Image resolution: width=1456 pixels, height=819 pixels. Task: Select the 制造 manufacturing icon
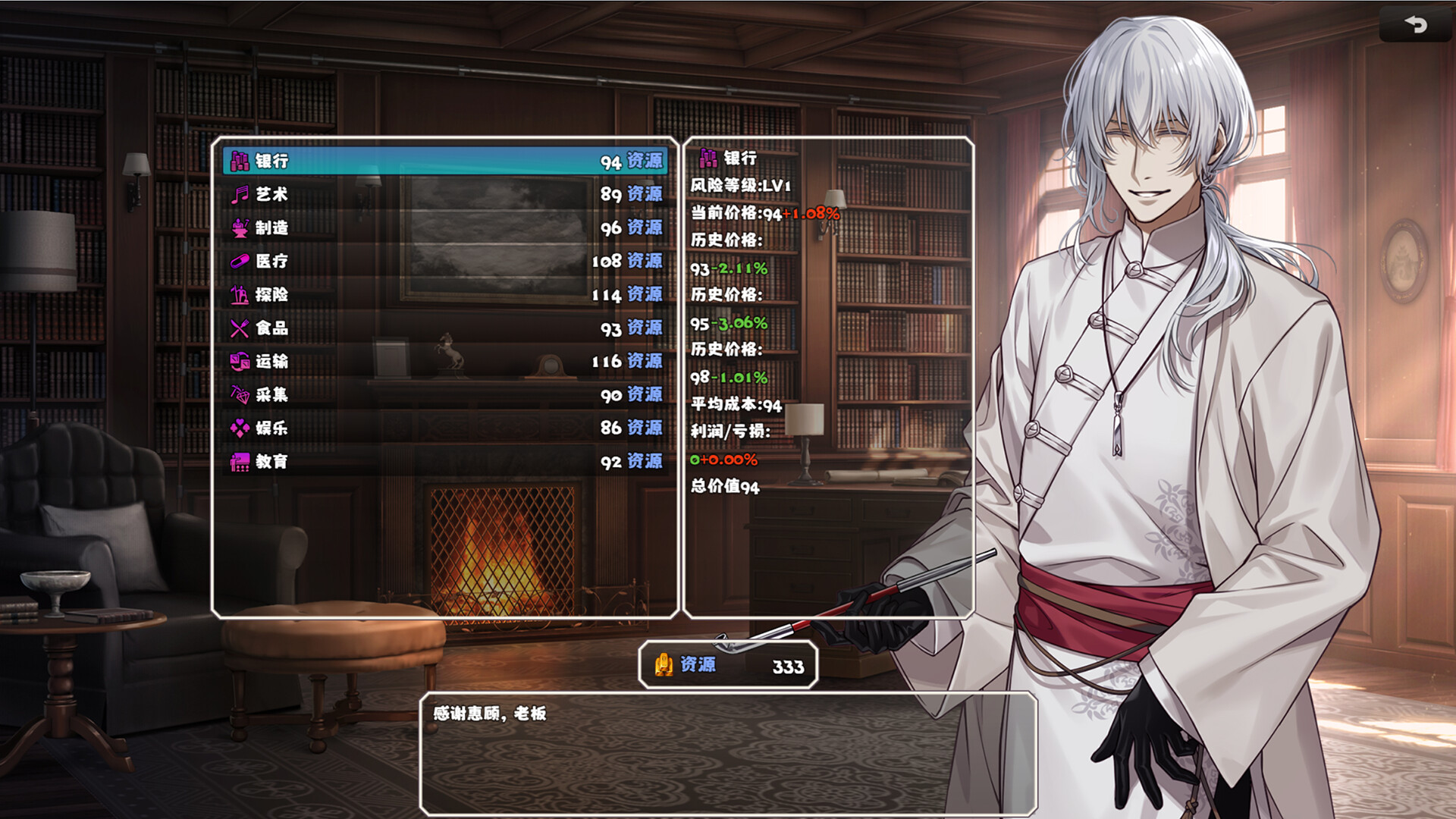tap(239, 228)
